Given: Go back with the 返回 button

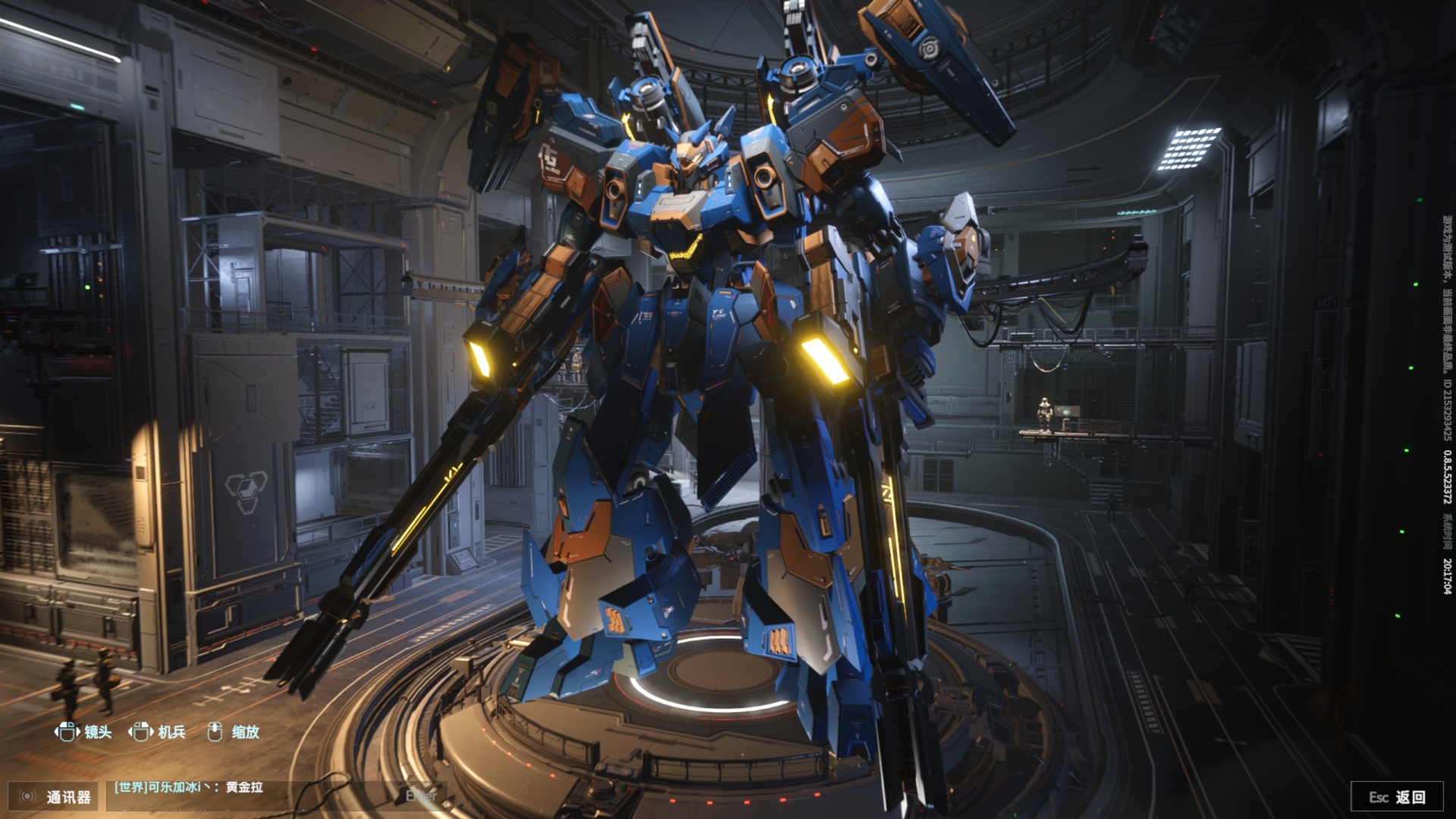Looking at the screenshot, I should (x=1396, y=797).
